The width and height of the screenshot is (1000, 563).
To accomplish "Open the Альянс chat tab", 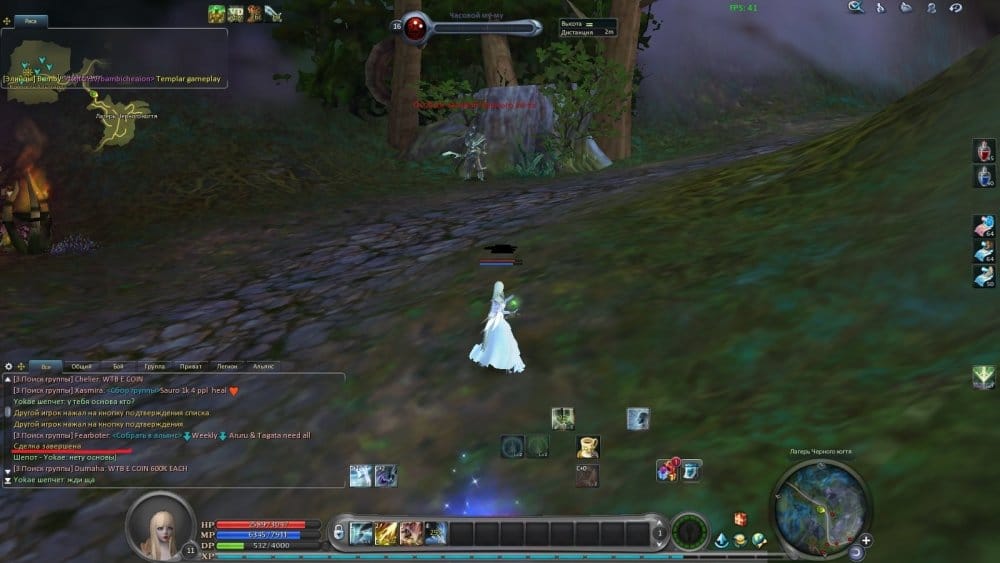I will (x=263, y=367).
